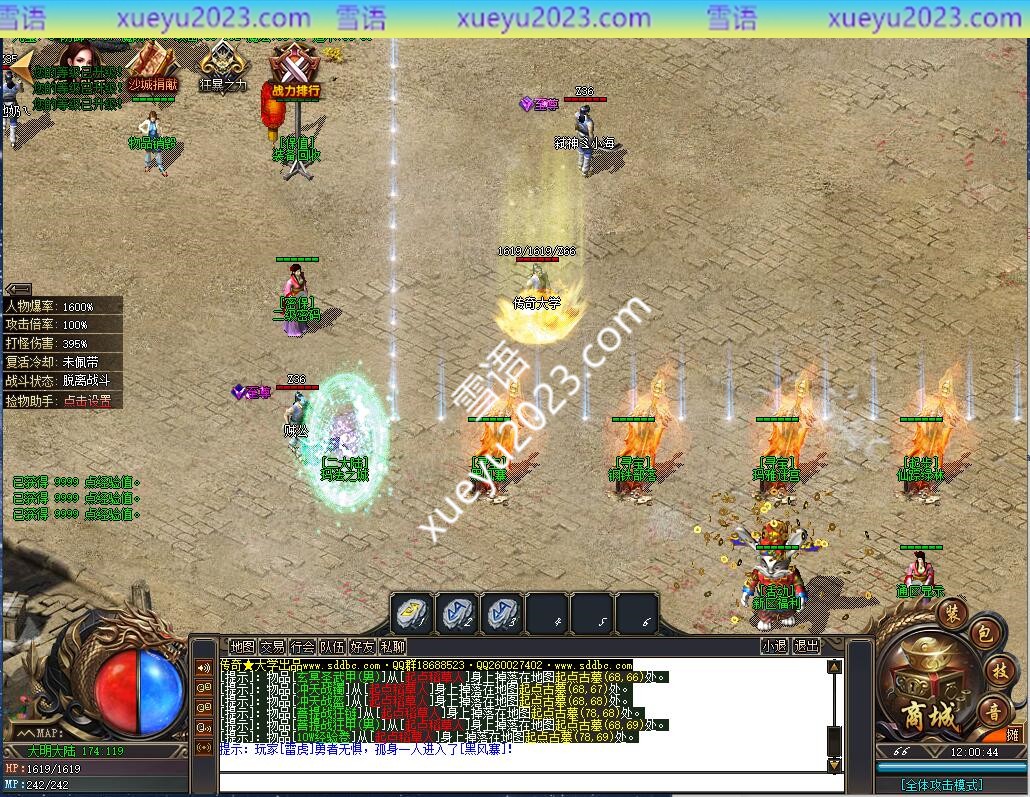Select the first skill hotbar slot
The height and width of the screenshot is (797, 1030).
tap(411, 613)
